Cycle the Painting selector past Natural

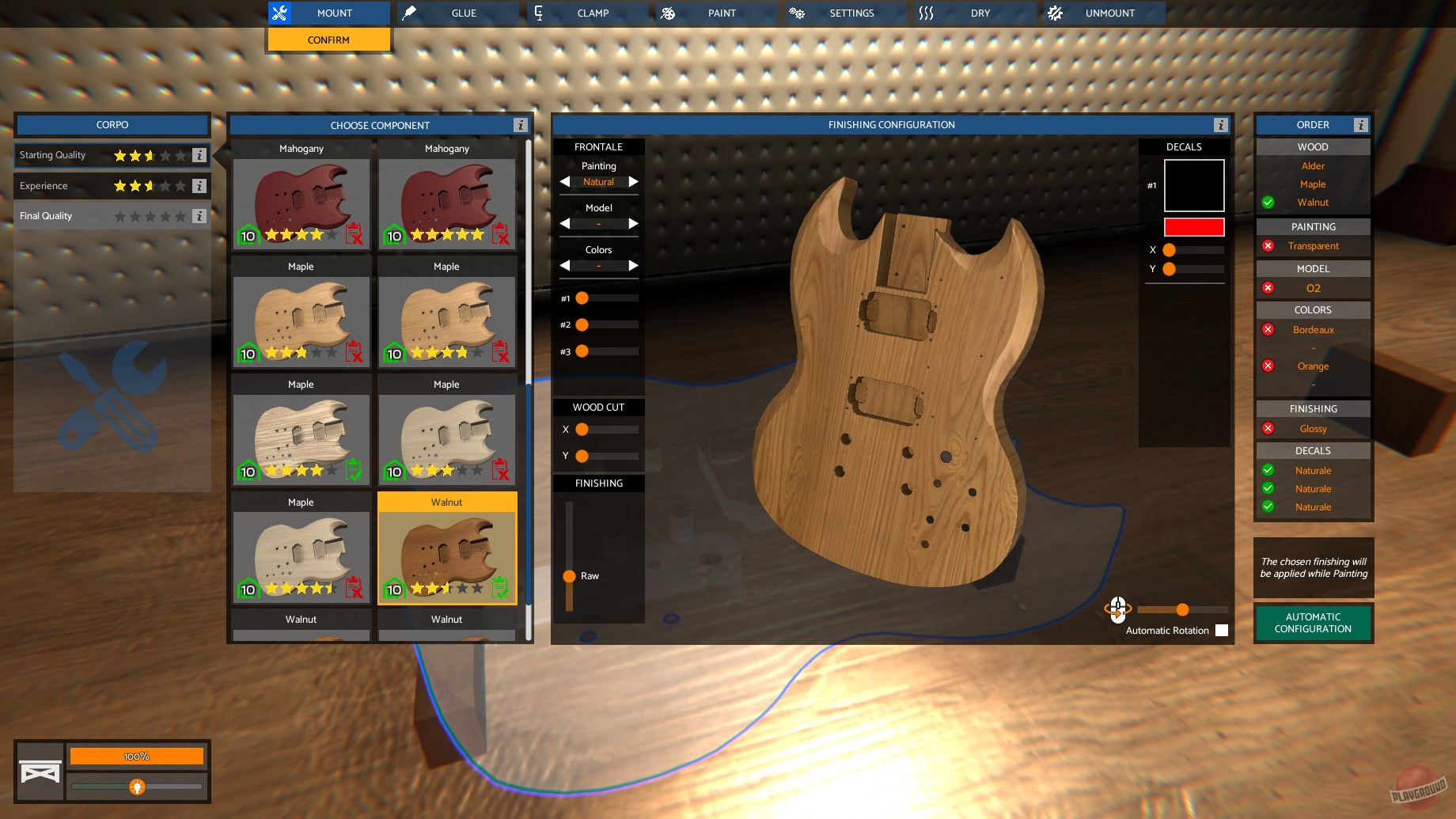pos(634,182)
